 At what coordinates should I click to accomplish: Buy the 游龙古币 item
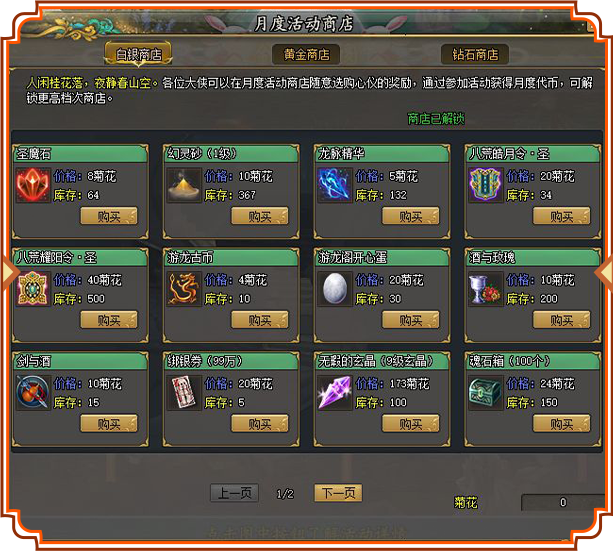(259, 320)
